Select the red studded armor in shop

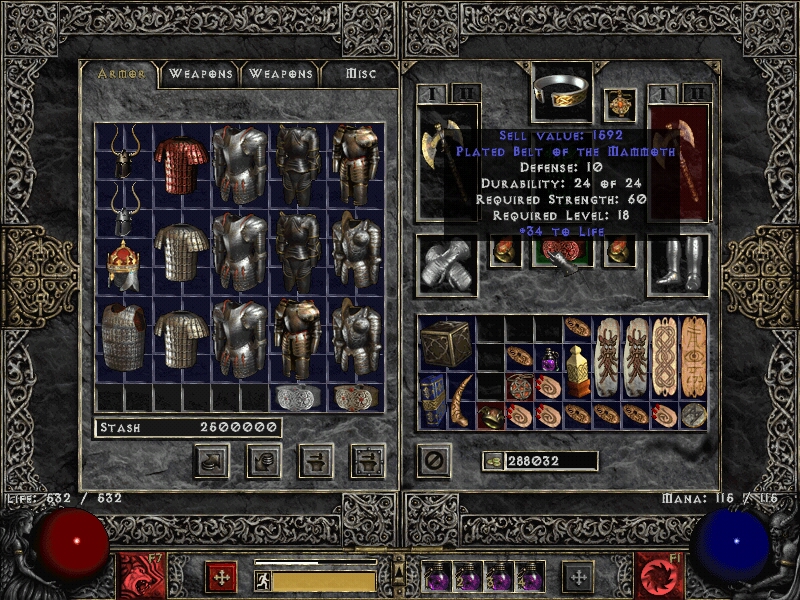click(x=181, y=165)
